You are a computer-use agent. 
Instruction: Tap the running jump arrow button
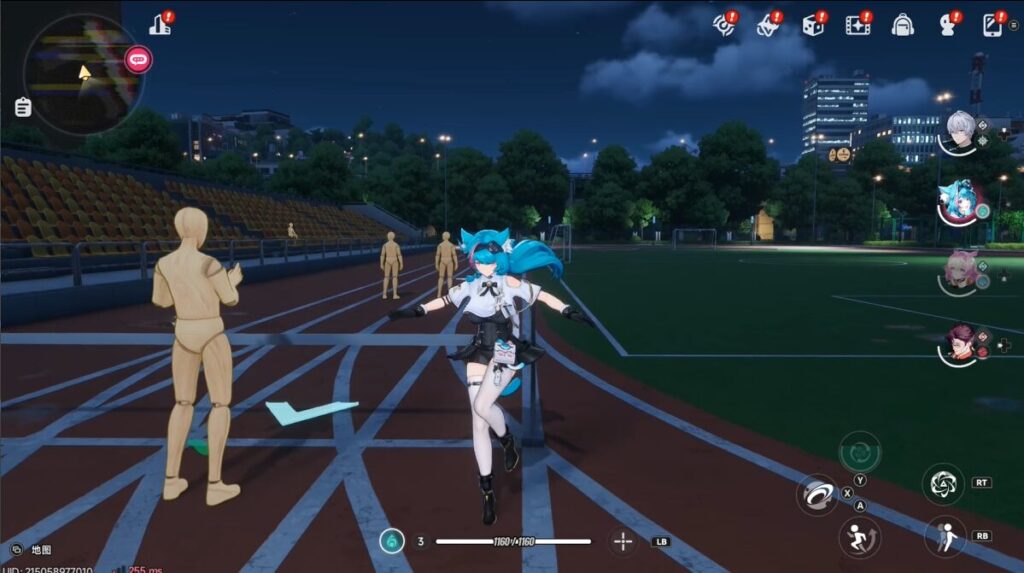click(x=858, y=537)
